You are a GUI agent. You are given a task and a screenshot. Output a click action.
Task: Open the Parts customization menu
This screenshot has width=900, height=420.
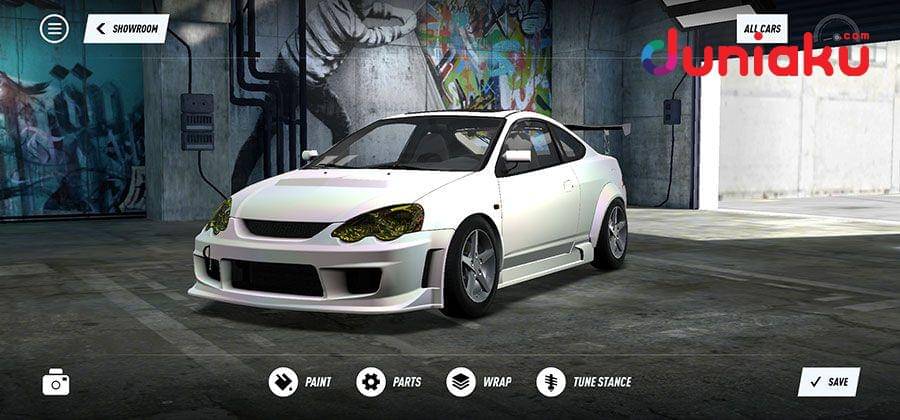(x=389, y=381)
